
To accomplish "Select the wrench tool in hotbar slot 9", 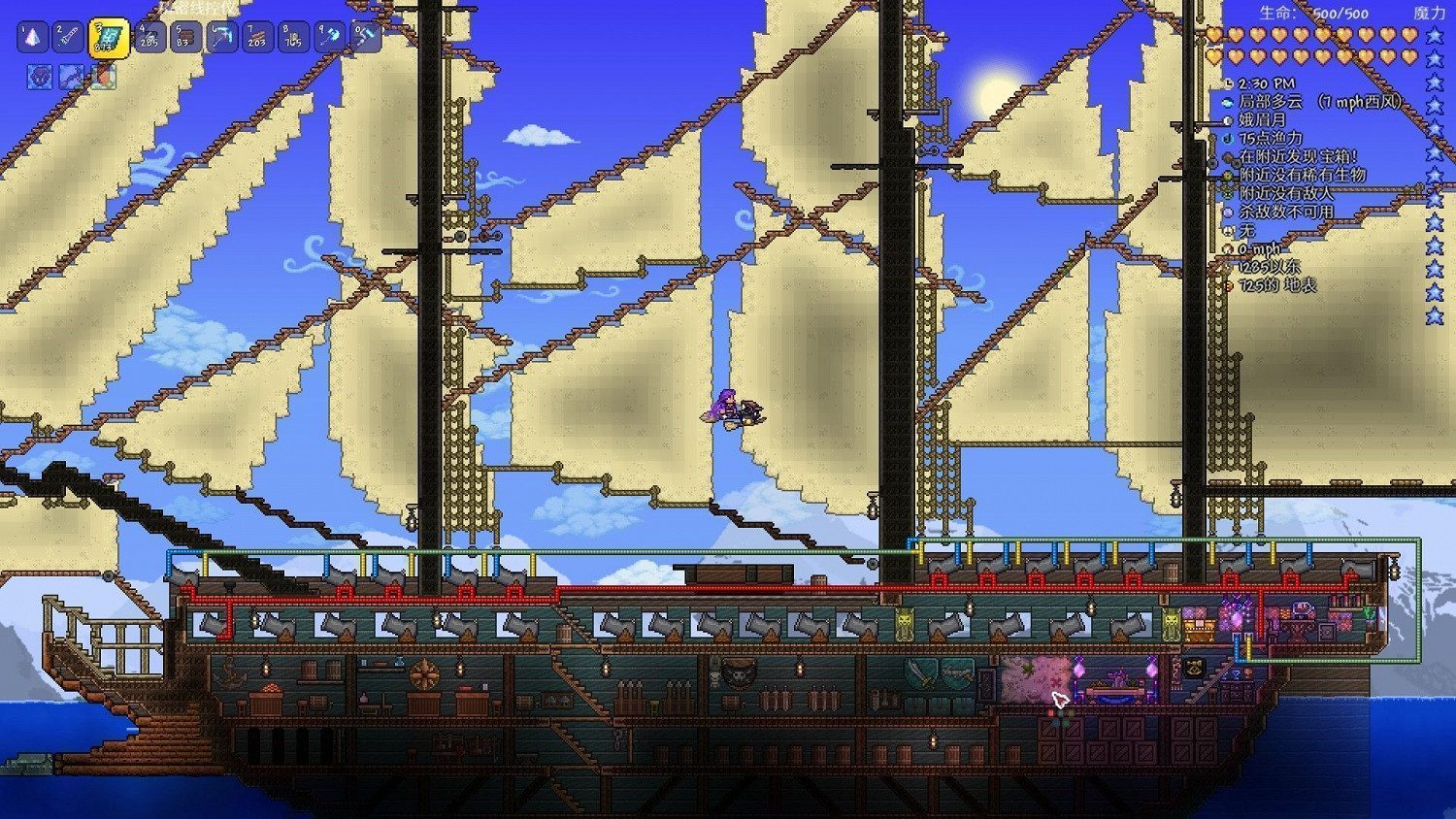I will (x=328, y=38).
